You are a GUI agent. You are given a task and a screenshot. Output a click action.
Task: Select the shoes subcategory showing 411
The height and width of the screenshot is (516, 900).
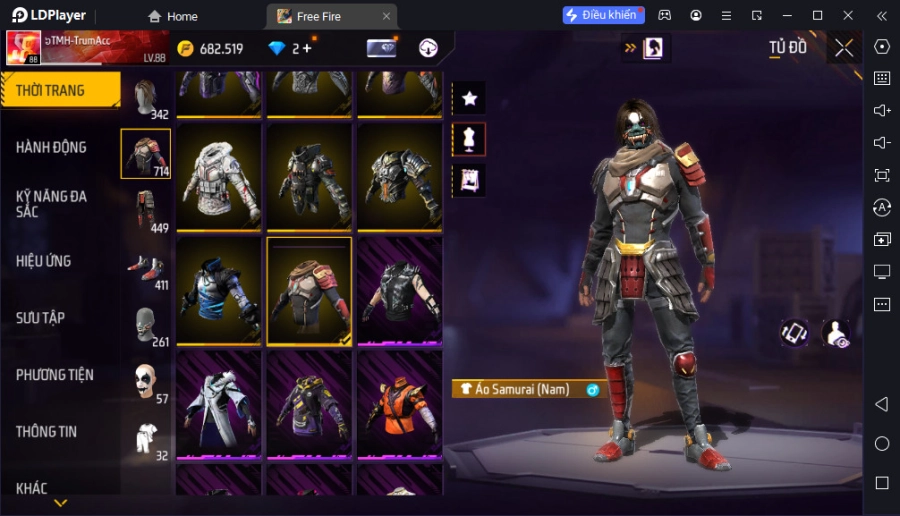coord(146,268)
